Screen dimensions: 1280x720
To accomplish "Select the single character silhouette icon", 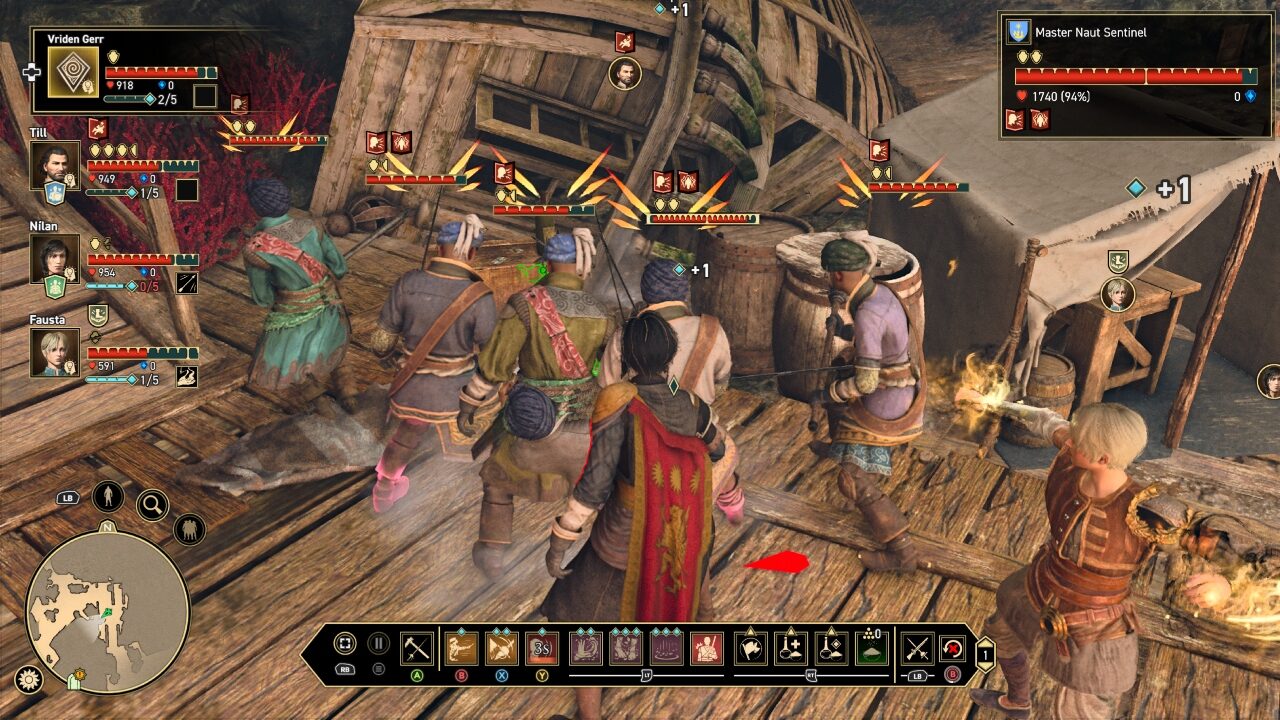I will click(x=108, y=496).
